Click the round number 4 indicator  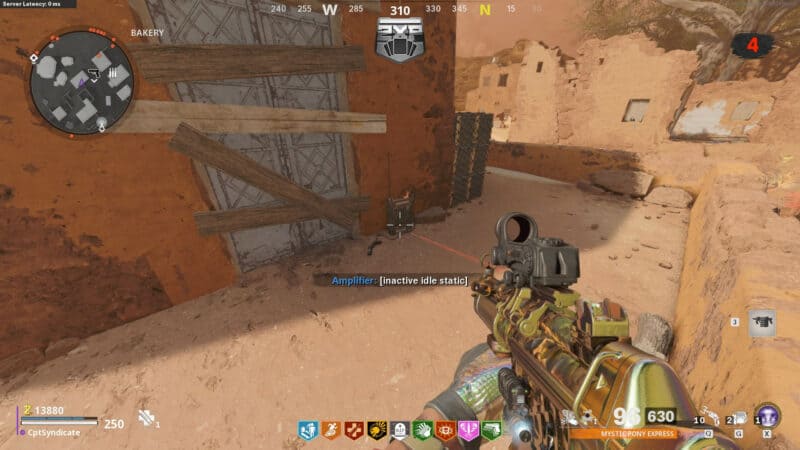tap(752, 45)
